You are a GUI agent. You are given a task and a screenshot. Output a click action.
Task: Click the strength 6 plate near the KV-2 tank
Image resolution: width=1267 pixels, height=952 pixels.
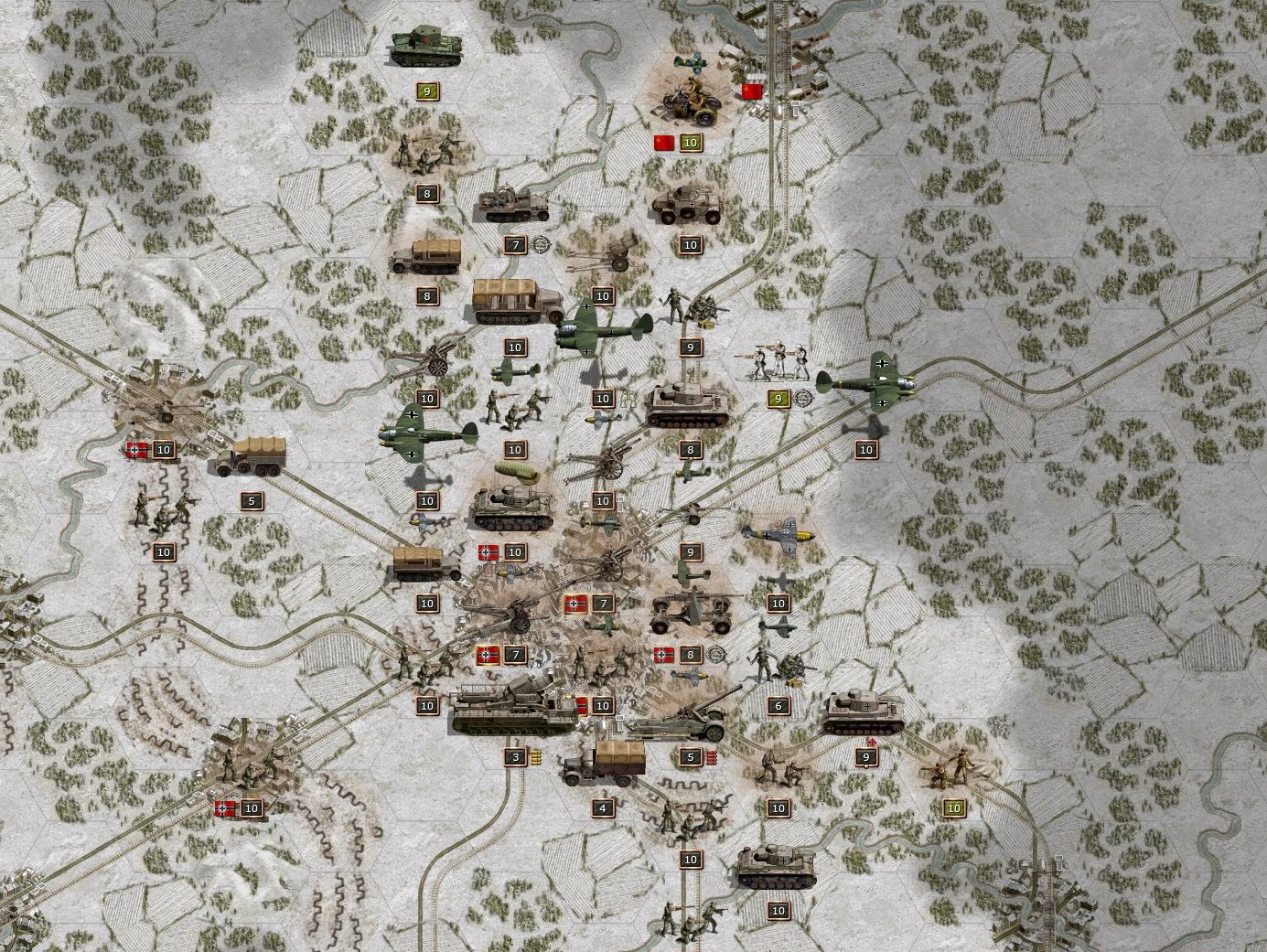point(778,705)
